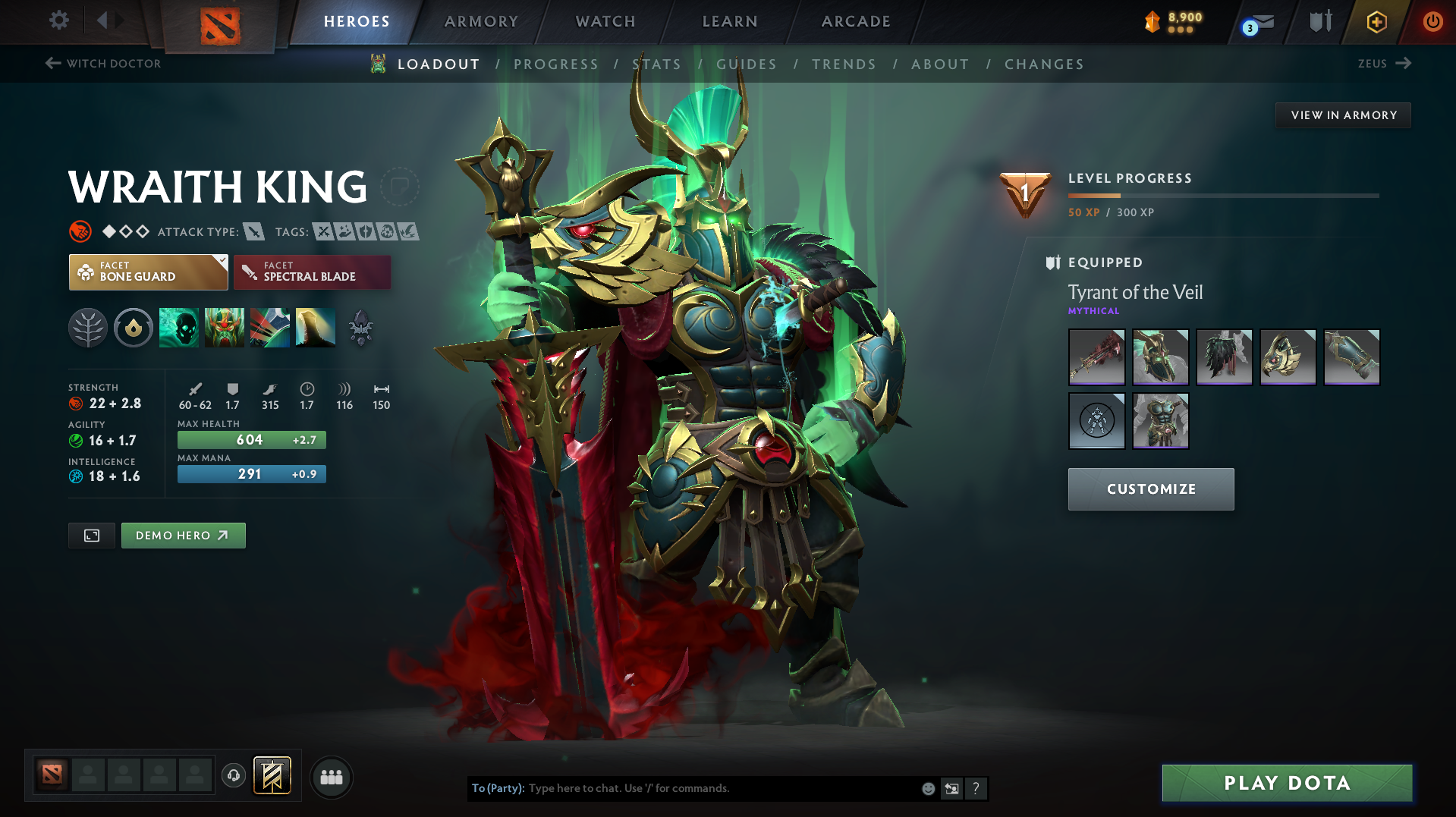Switch to the Spectral Blade facet
This screenshot has height=817, width=1456.
click(312, 272)
